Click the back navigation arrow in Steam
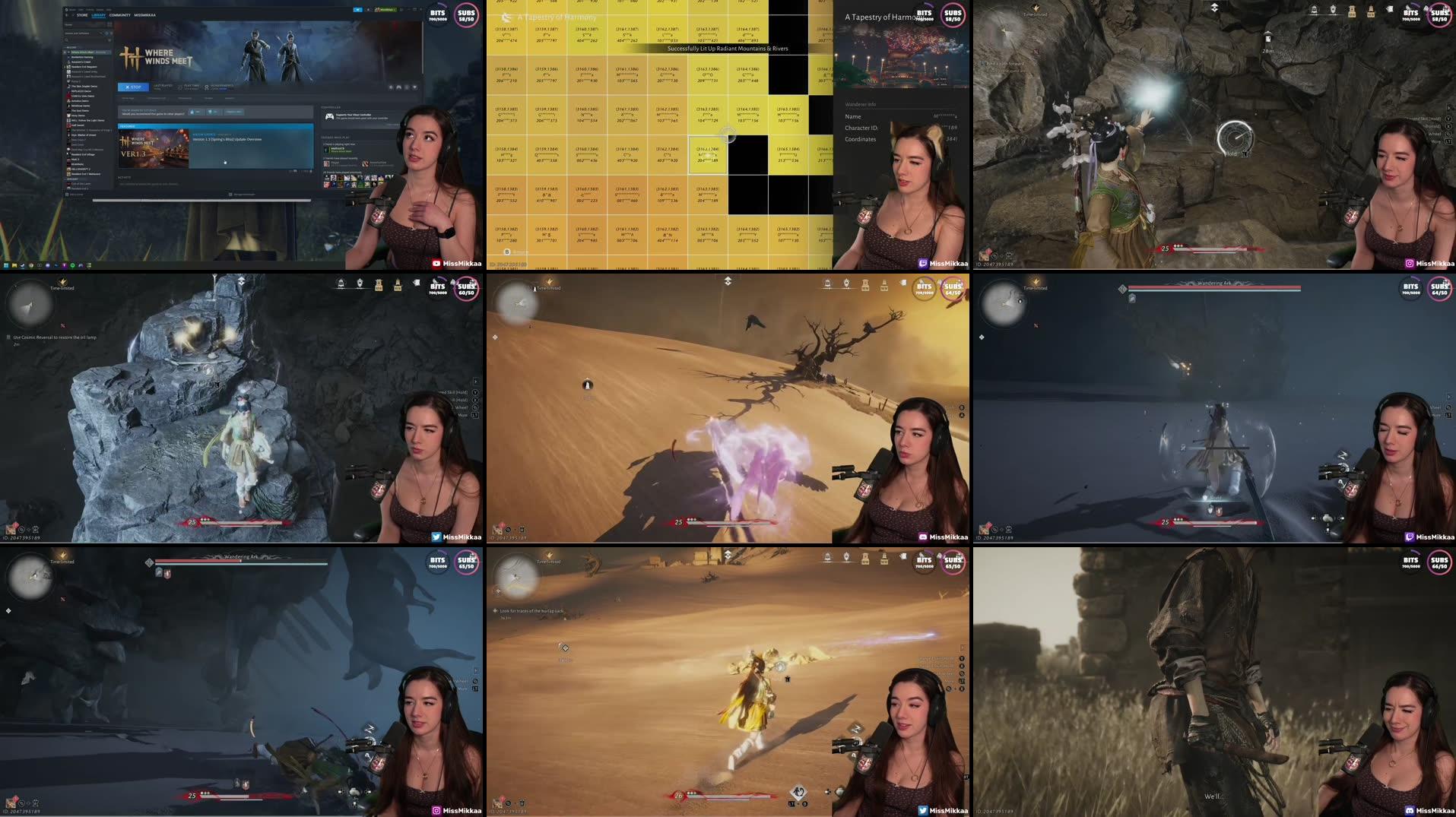This screenshot has width=1456, height=817. (66, 15)
